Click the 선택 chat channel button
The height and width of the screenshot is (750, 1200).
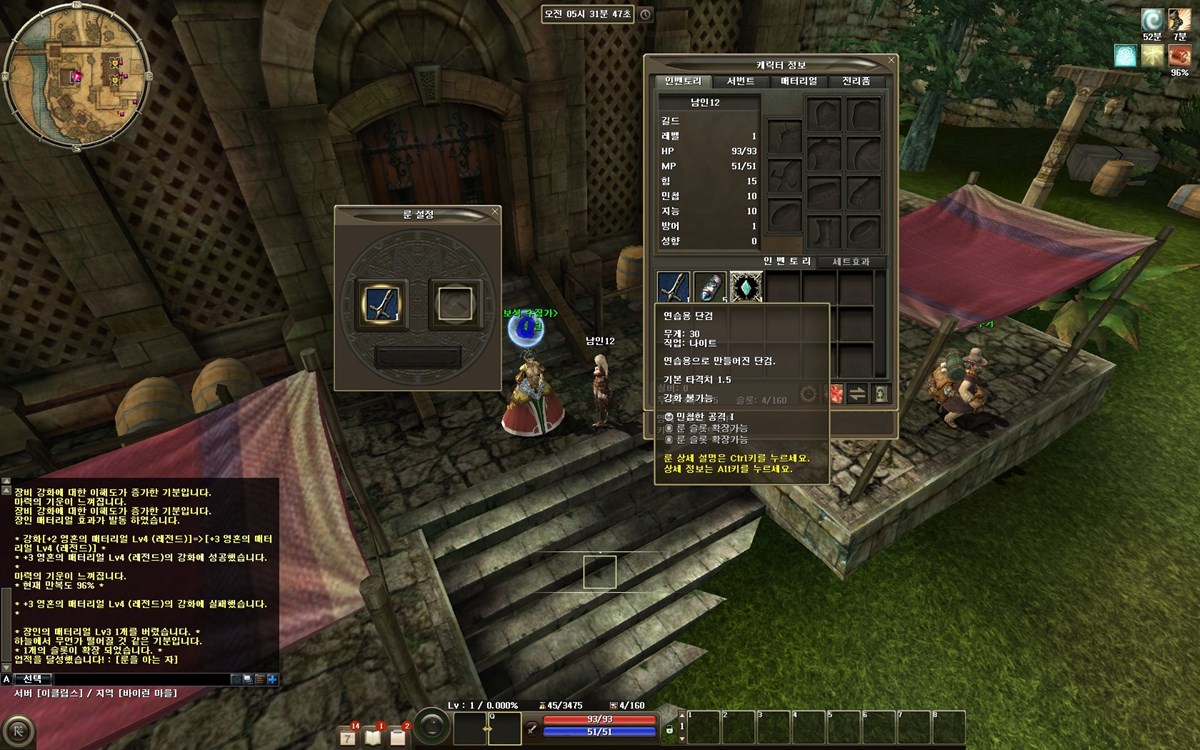[32, 678]
